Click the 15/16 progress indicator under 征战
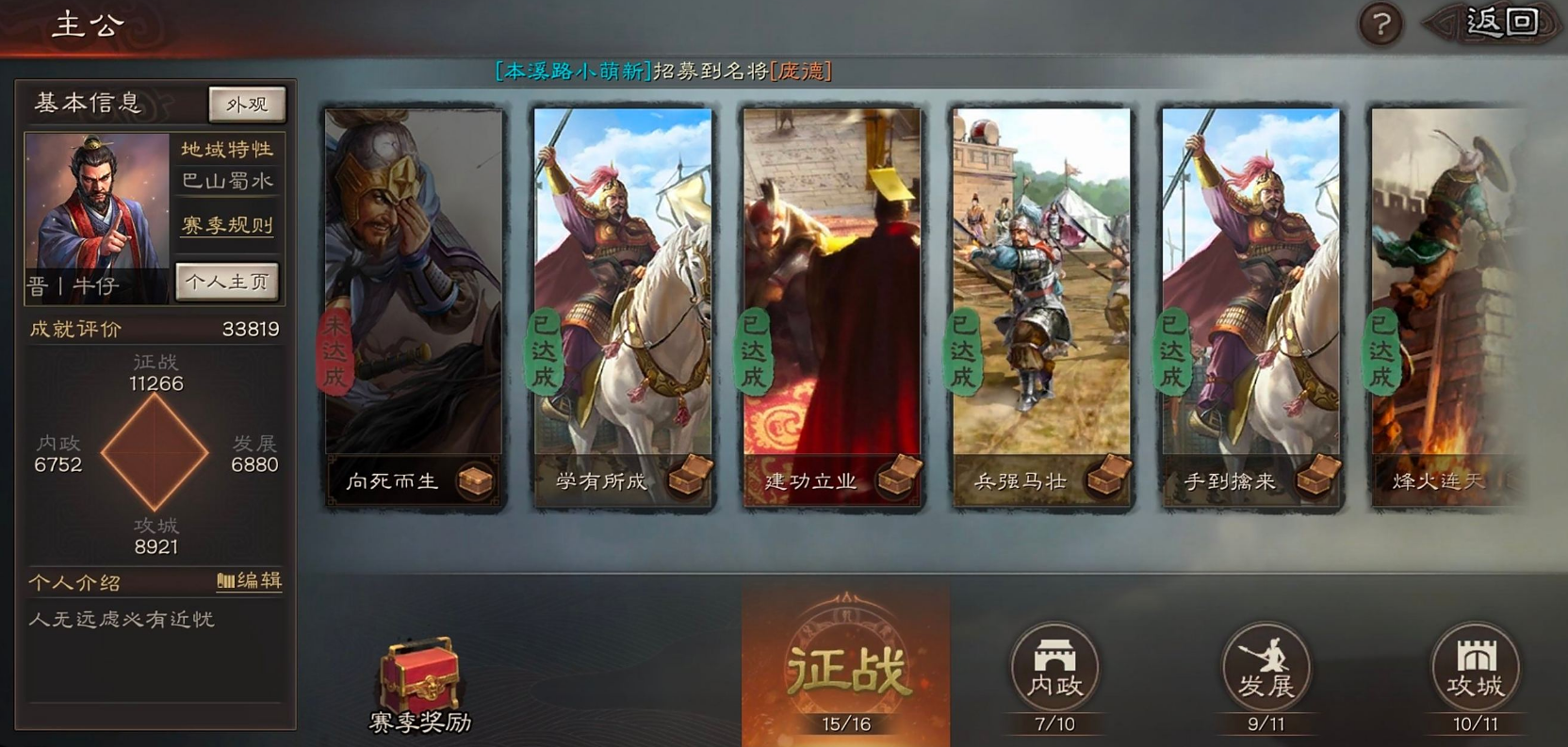 click(845, 723)
